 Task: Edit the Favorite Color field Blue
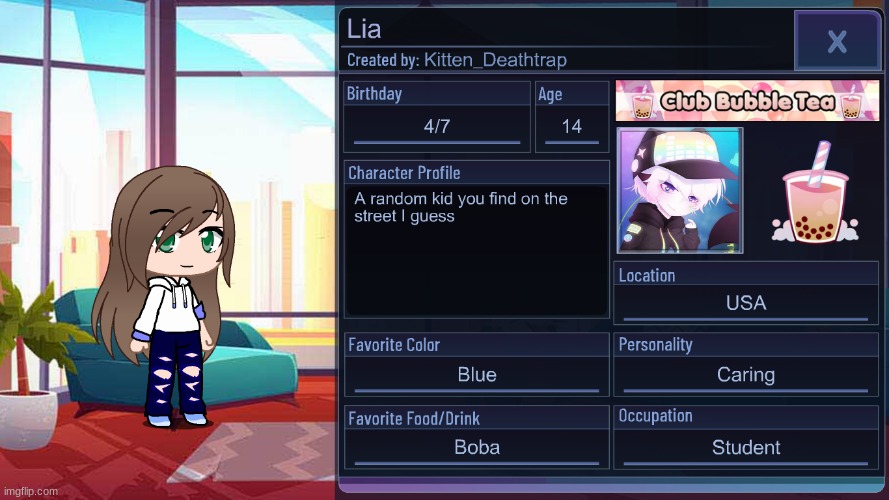[x=477, y=375]
